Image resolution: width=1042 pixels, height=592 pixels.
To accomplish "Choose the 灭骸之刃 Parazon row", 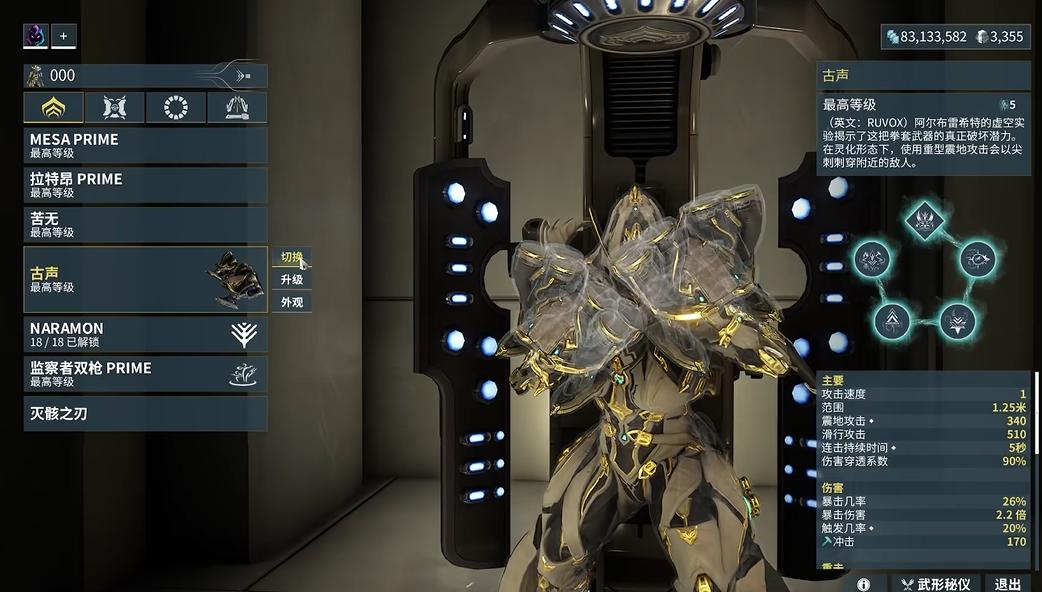I will (x=145, y=413).
